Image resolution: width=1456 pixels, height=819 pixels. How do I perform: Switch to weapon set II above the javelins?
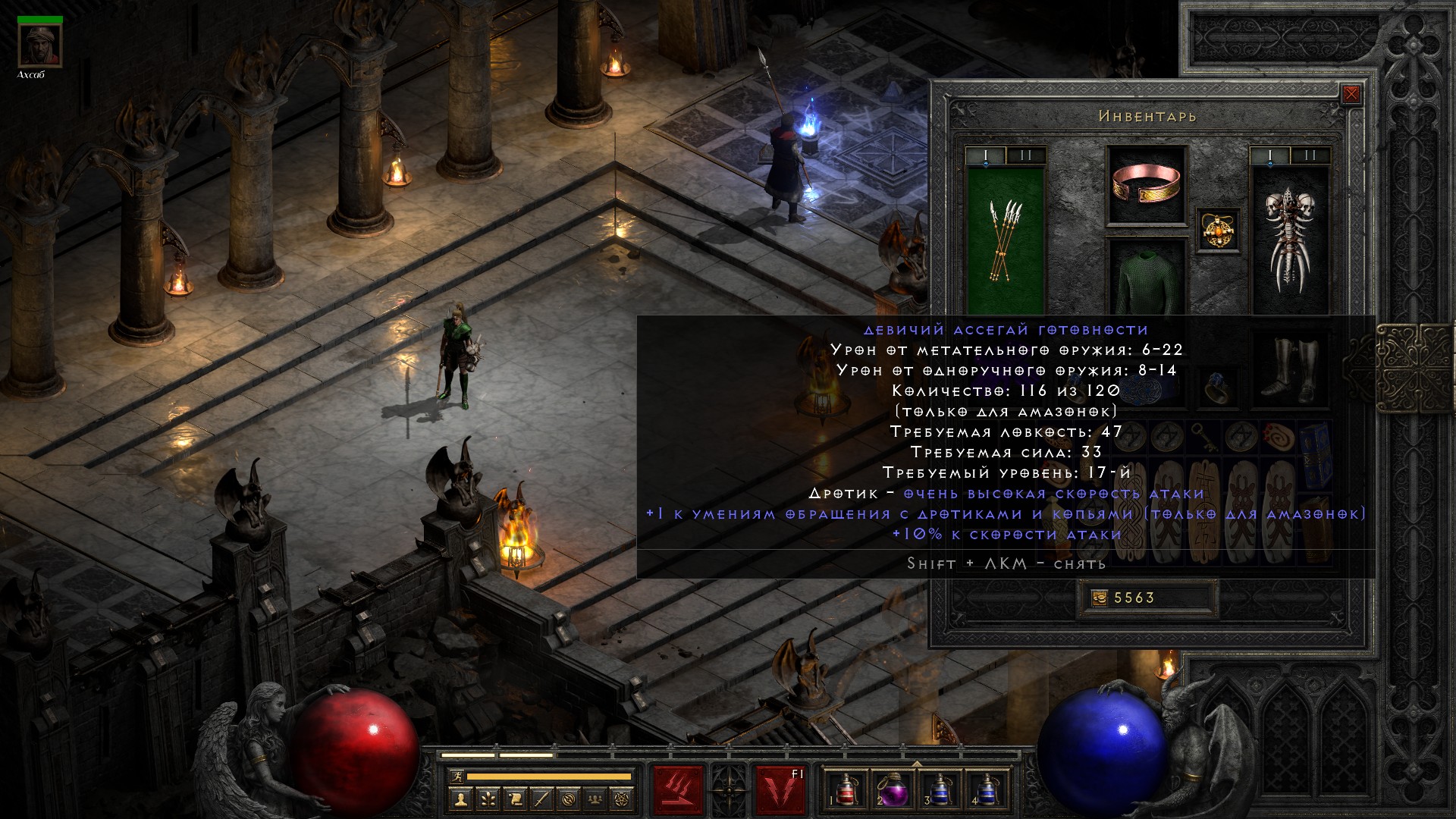point(1026,156)
